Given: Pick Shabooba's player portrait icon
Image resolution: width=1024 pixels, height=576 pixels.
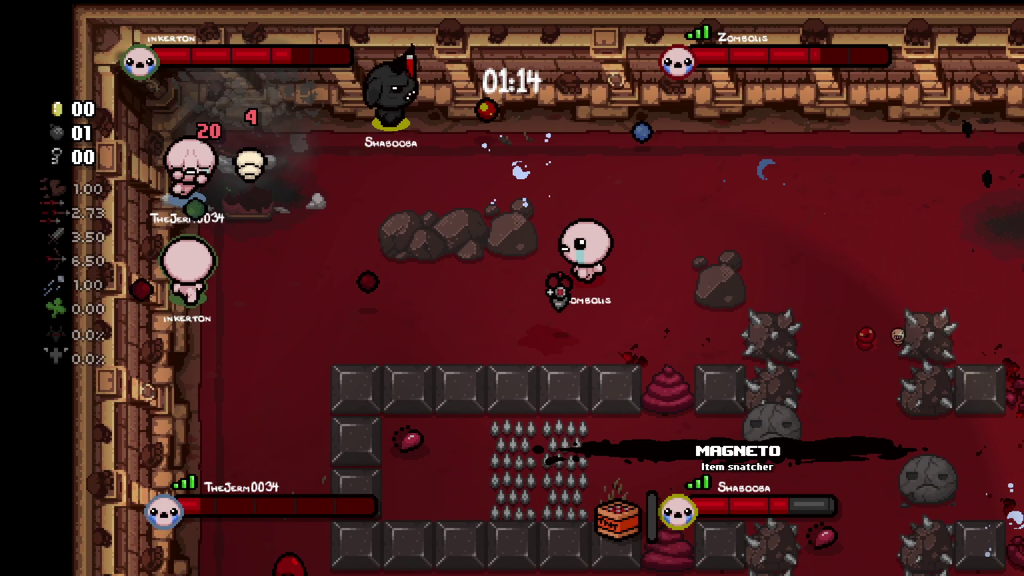Looking at the screenshot, I should (677, 512).
